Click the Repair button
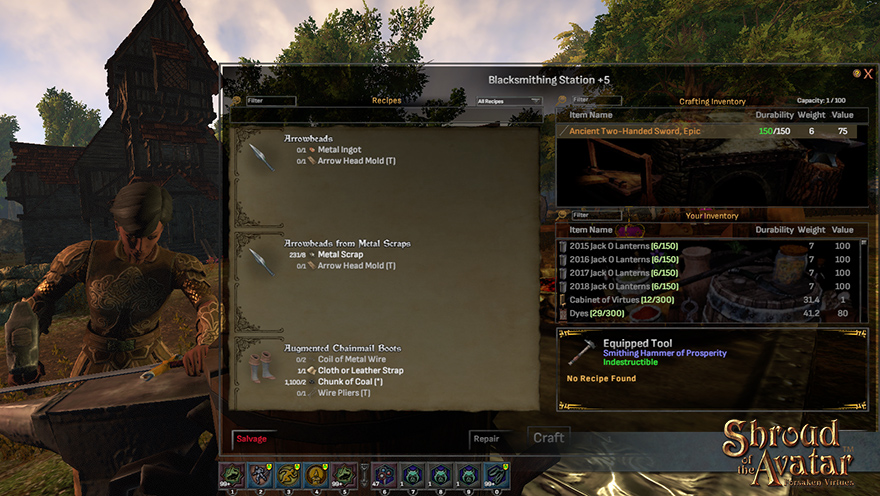 click(486, 439)
